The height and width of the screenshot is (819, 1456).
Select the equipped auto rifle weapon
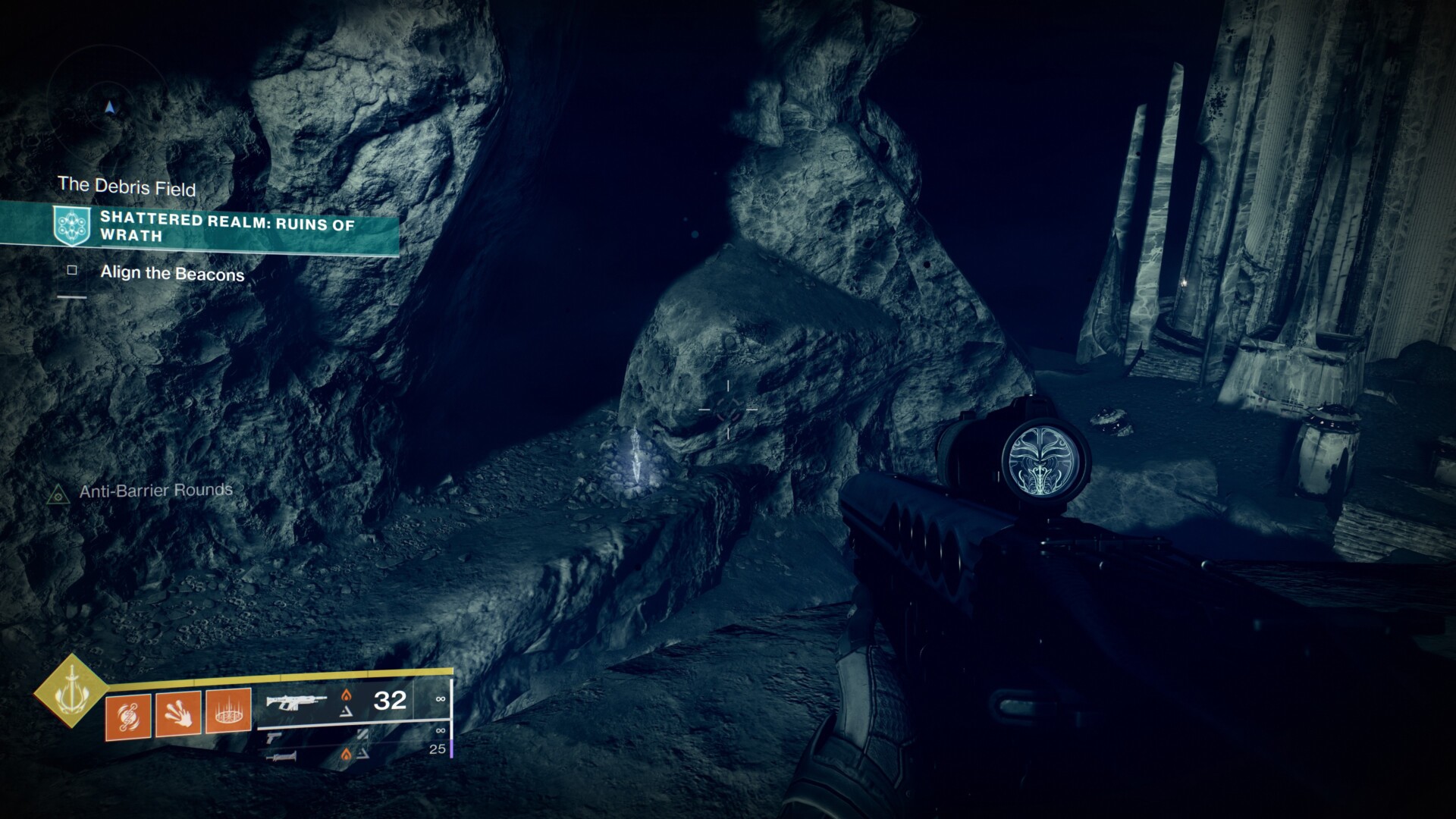(x=296, y=702)
